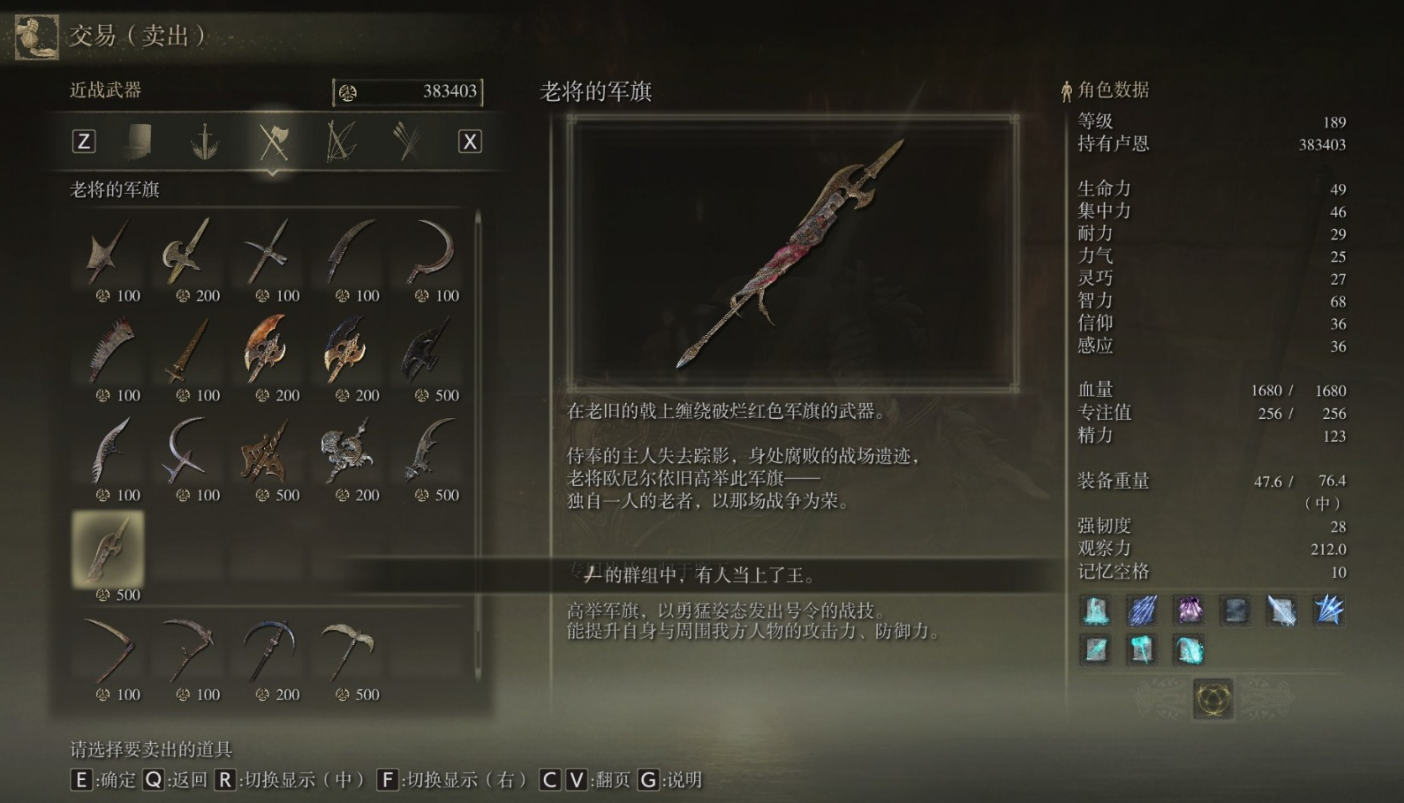This screenshot has width=1404, height=803.
Task: Select the rusty curved sickle worth 100
Action: click(x=108, y=649)
